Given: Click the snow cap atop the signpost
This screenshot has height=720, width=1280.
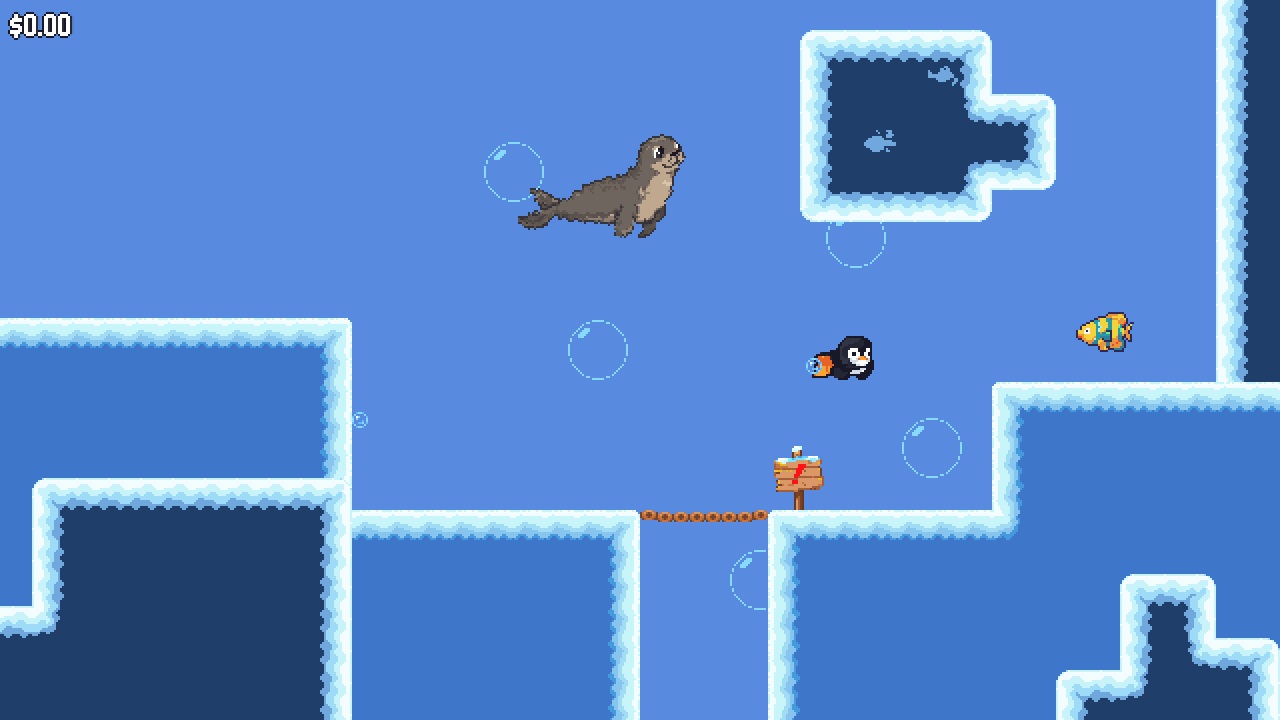Looking at the screenshot, I should (795, 450).
